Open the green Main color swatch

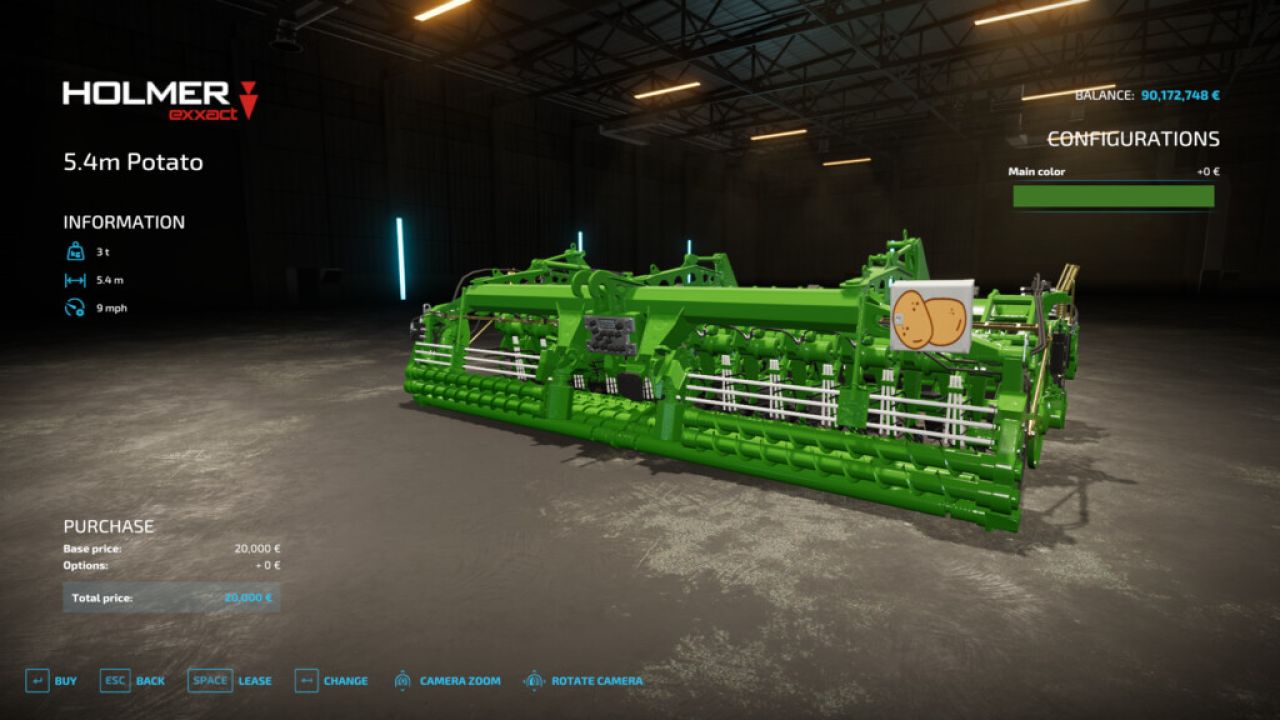1113,198
